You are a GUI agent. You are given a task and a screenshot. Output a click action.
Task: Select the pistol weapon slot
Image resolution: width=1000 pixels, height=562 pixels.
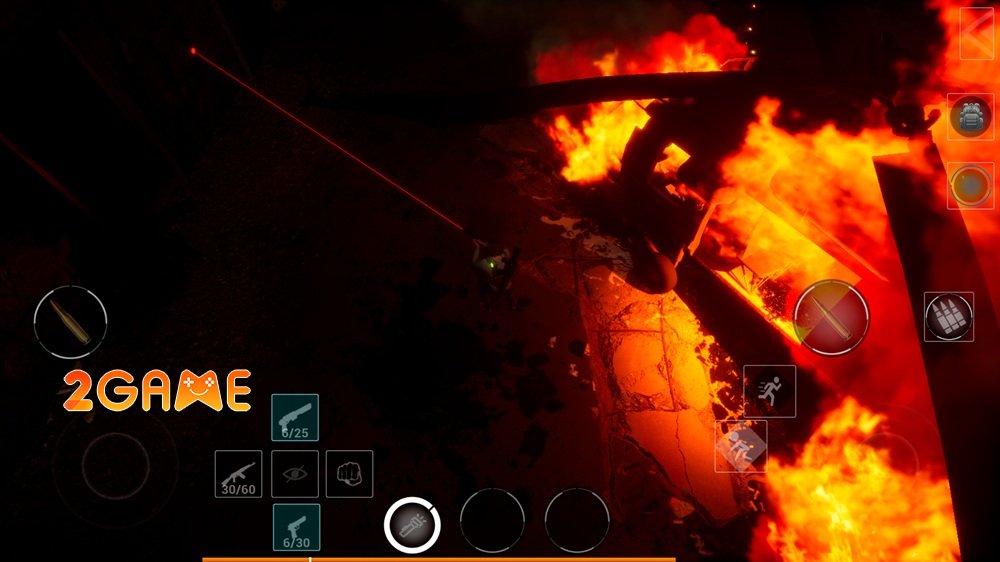coord(296,528)
